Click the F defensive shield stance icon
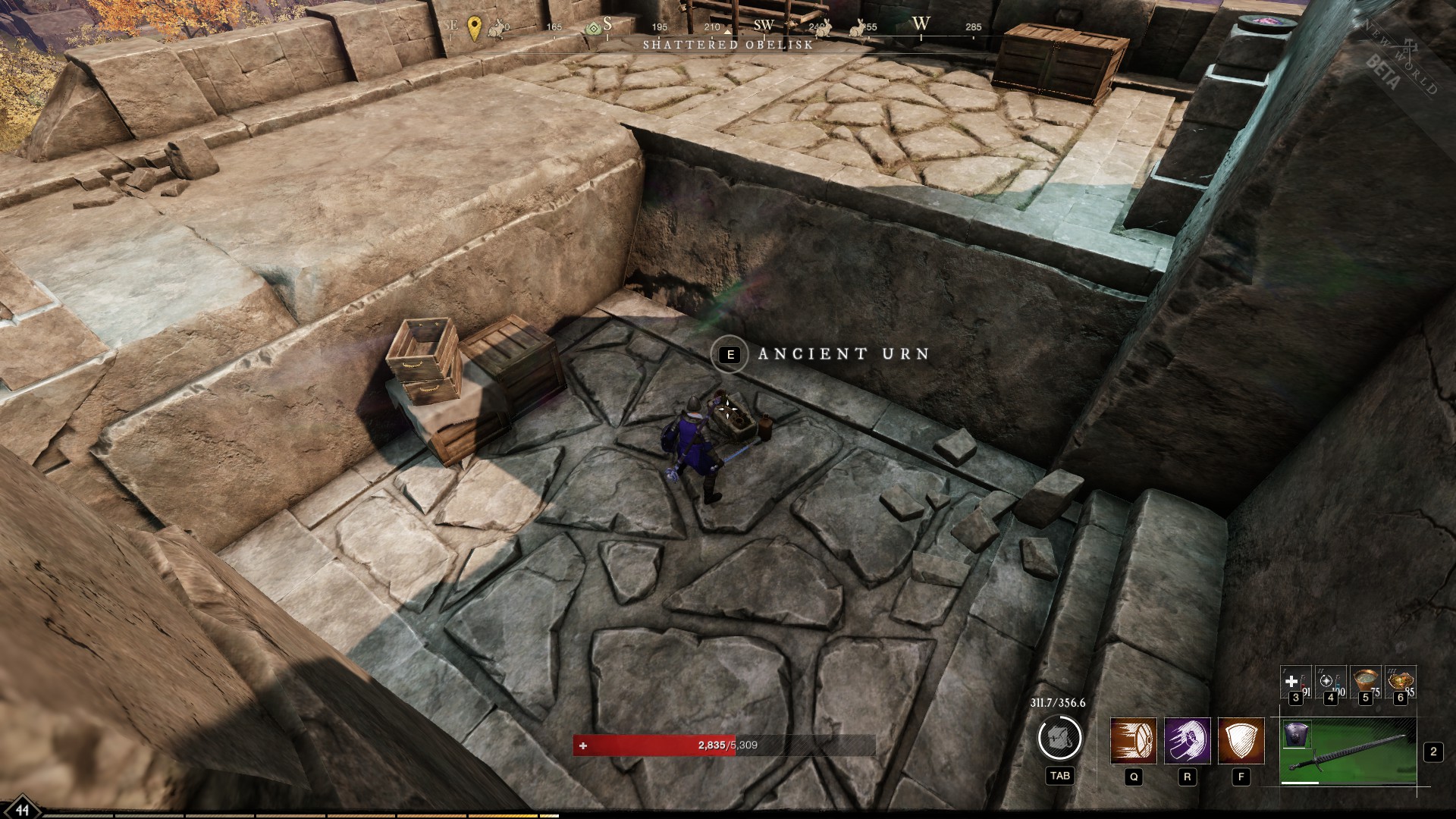Image resolution: width=1456 pixels, height=819 pixels. tap(1241, 740)
